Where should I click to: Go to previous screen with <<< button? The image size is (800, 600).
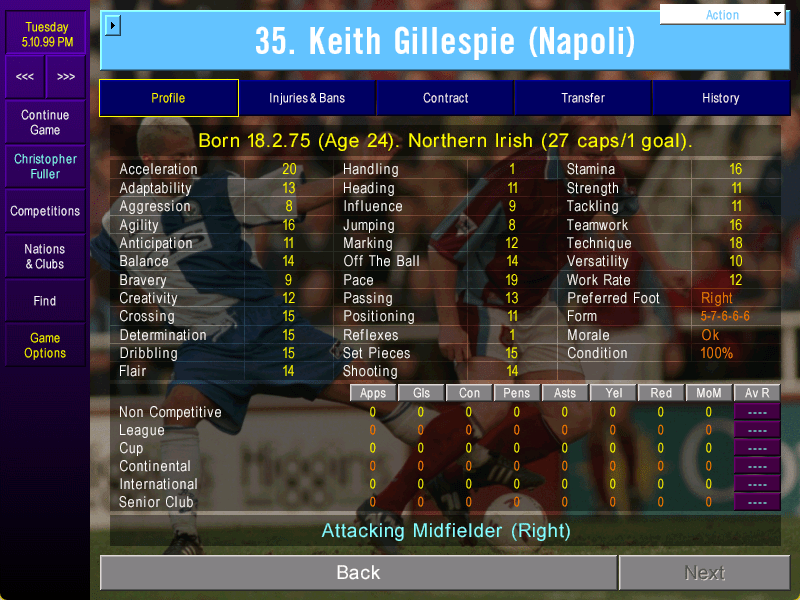(25, 77)
